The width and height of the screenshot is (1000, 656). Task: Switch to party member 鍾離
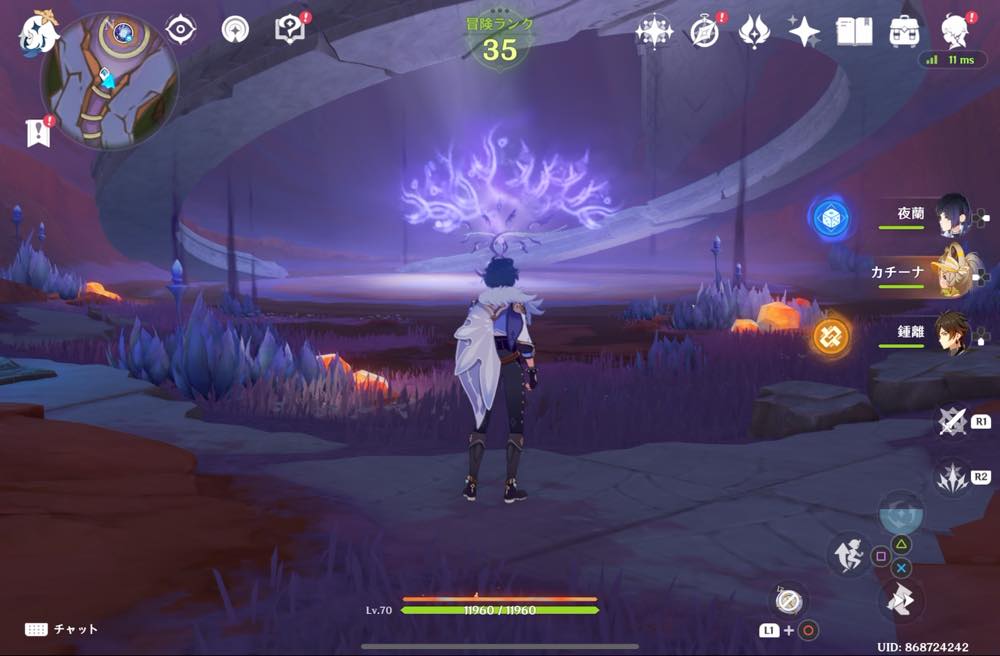coord(951,332)
